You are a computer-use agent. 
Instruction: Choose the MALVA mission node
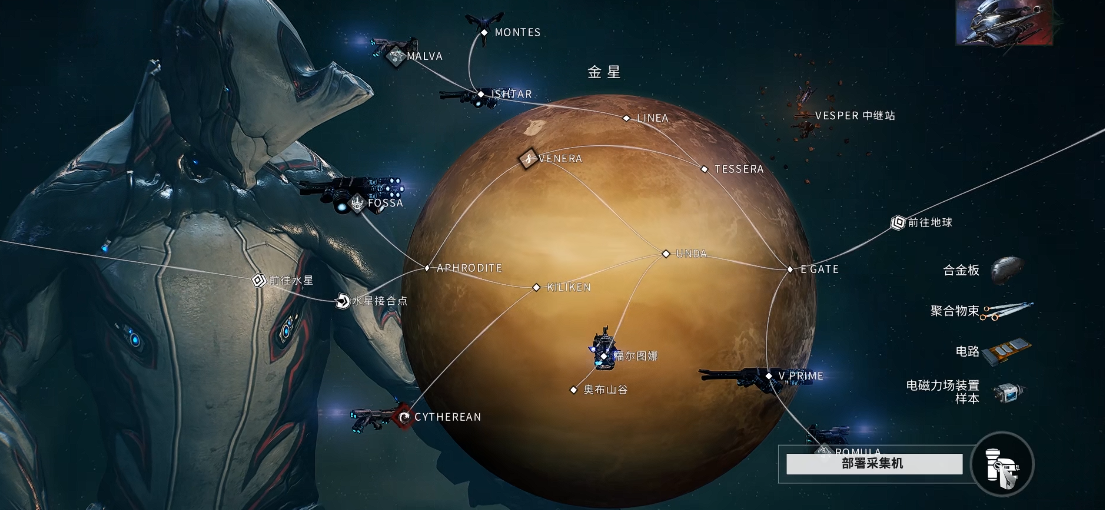[396, 56]
